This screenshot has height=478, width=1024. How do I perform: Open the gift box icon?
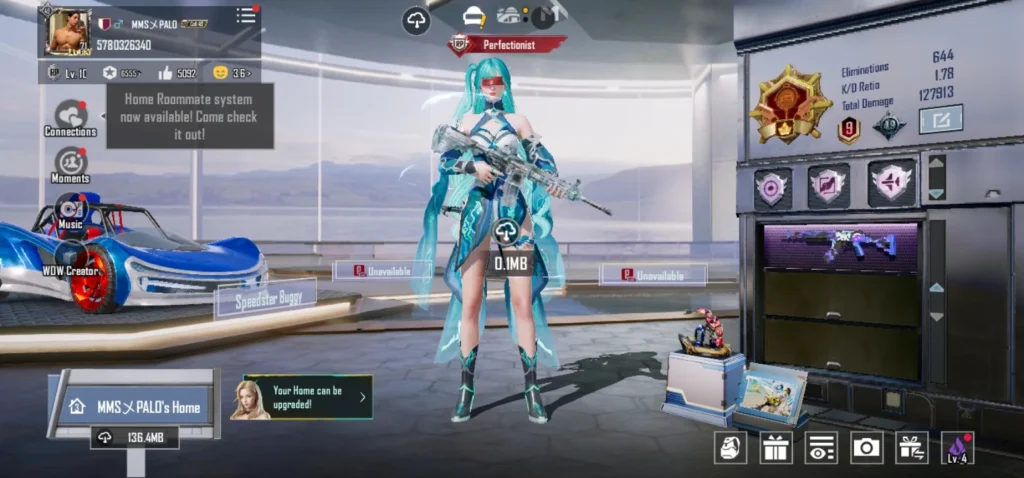pos(776,447)
